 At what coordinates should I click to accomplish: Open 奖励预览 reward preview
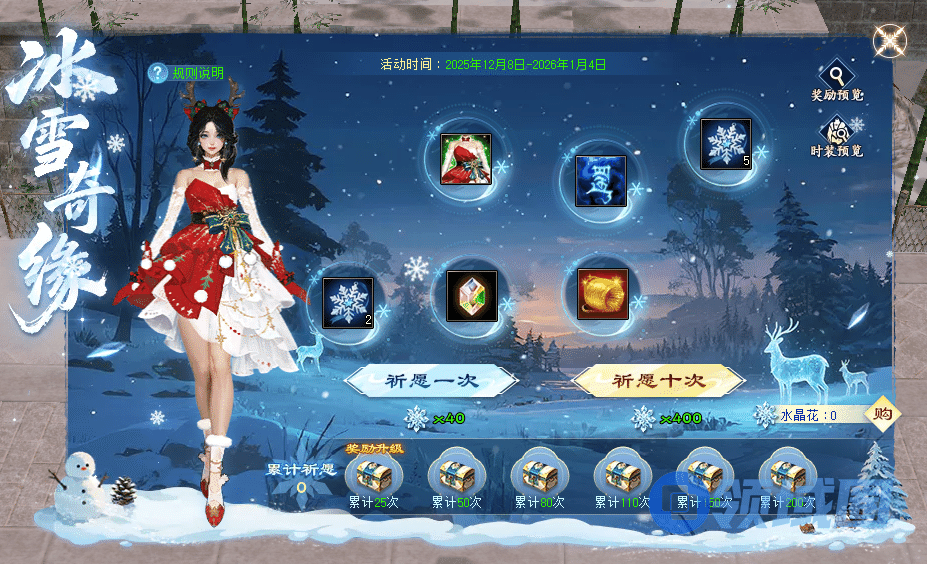(x=836, y=78)
